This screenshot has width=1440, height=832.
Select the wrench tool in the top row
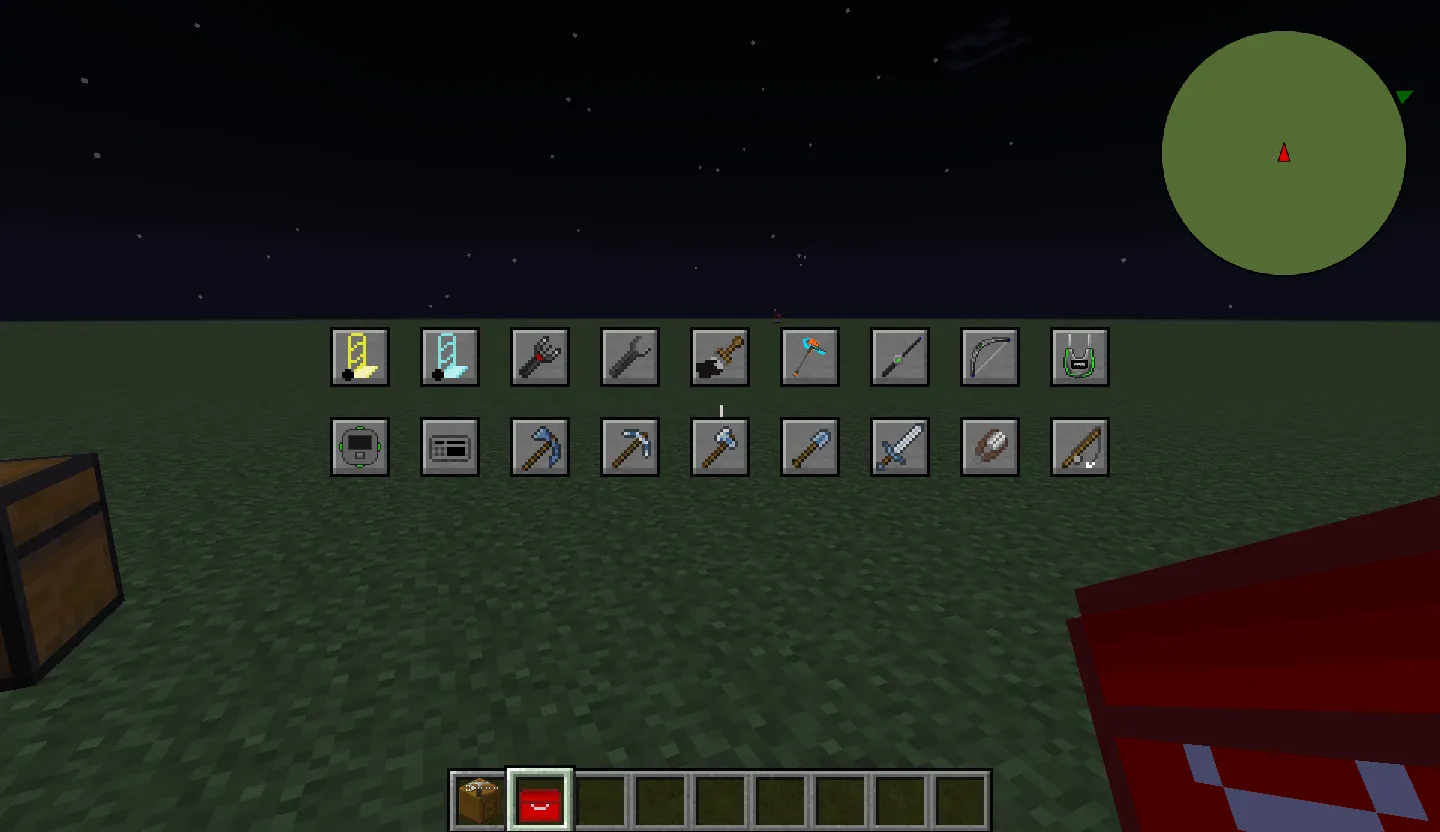tap(629, 357)
